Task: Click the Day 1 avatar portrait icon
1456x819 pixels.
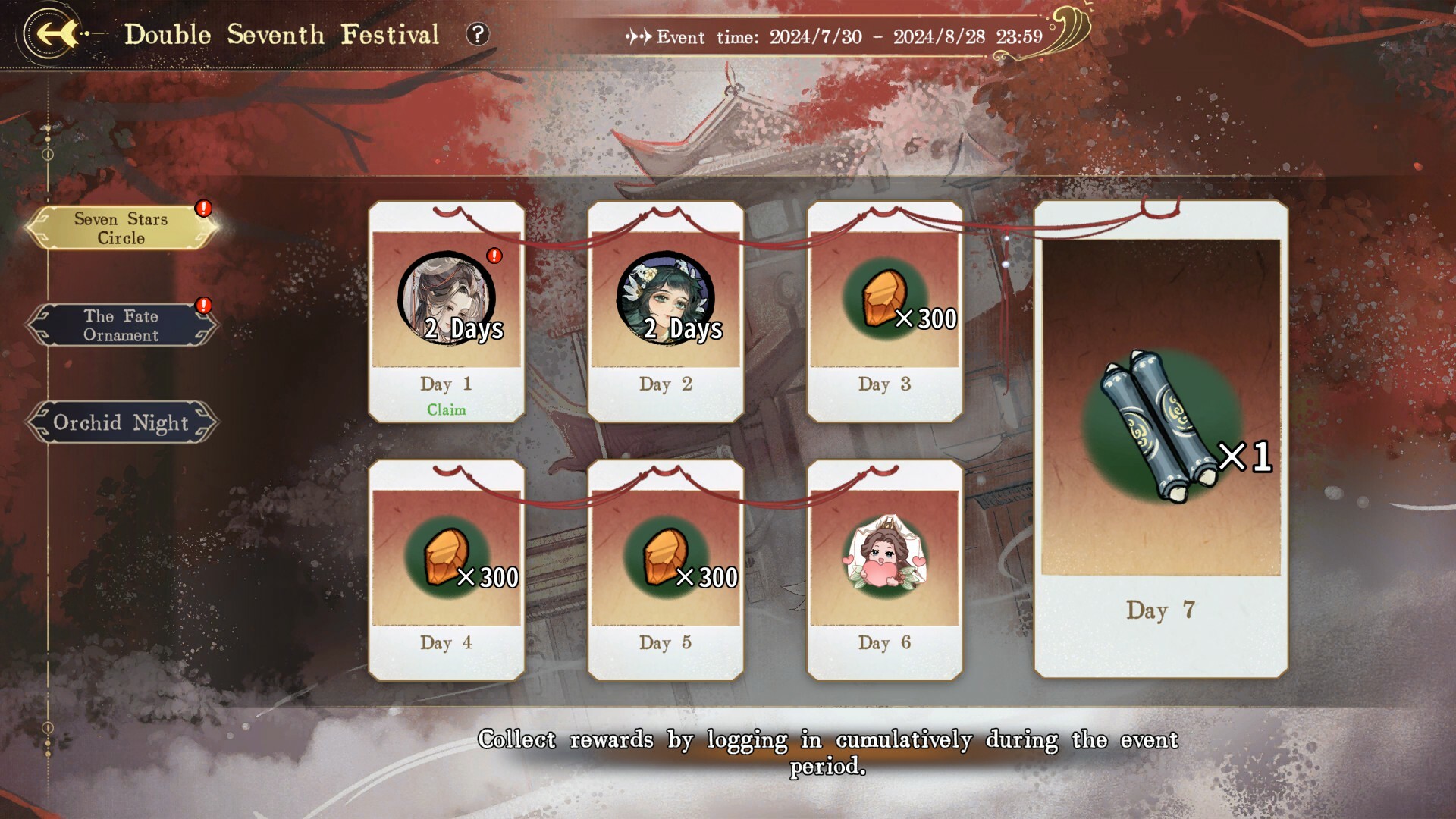Action: pyautogui.click(x=446, y=300)
